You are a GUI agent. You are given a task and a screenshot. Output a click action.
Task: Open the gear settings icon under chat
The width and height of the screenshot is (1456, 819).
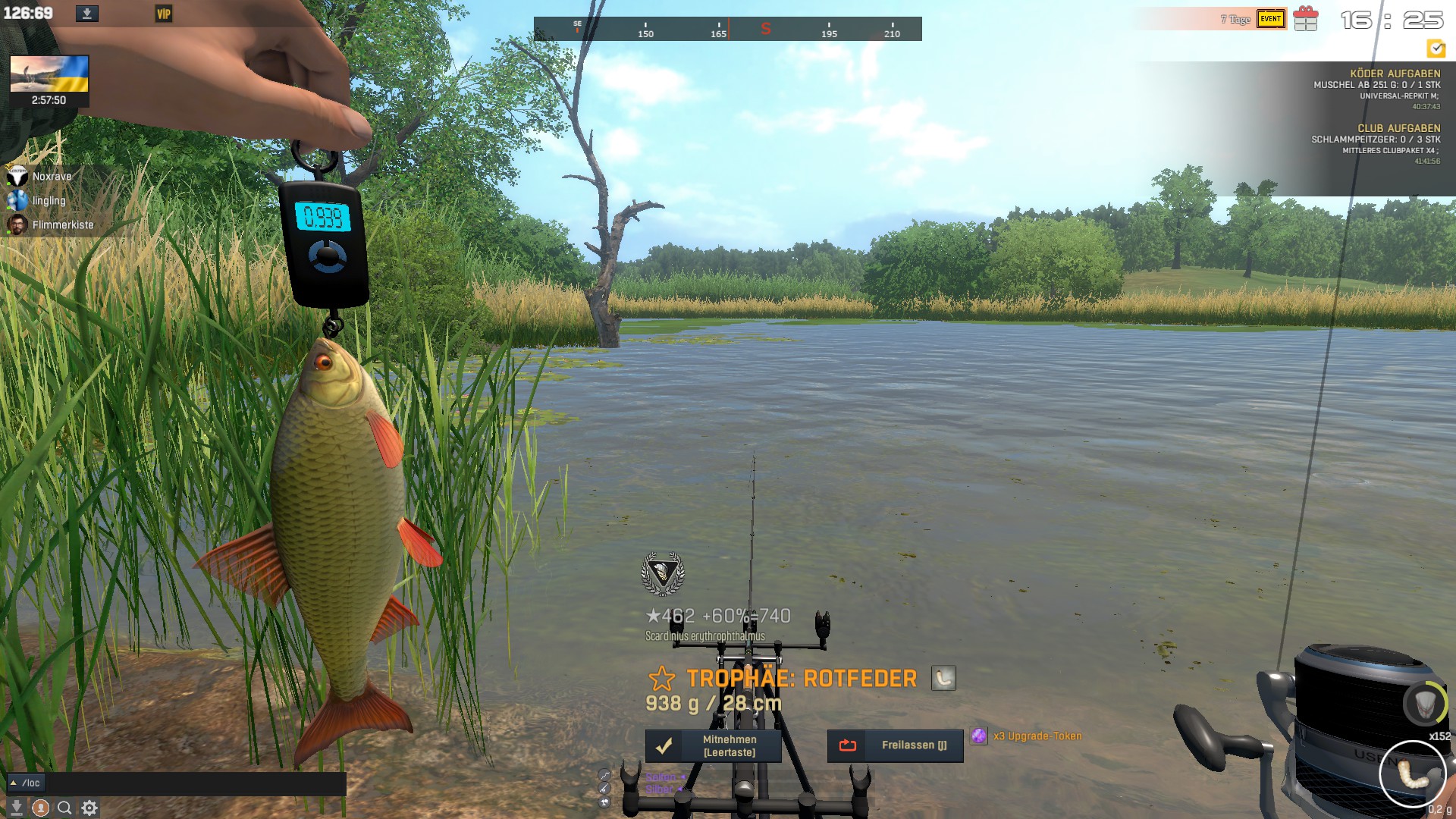click(x=89, y=808)
